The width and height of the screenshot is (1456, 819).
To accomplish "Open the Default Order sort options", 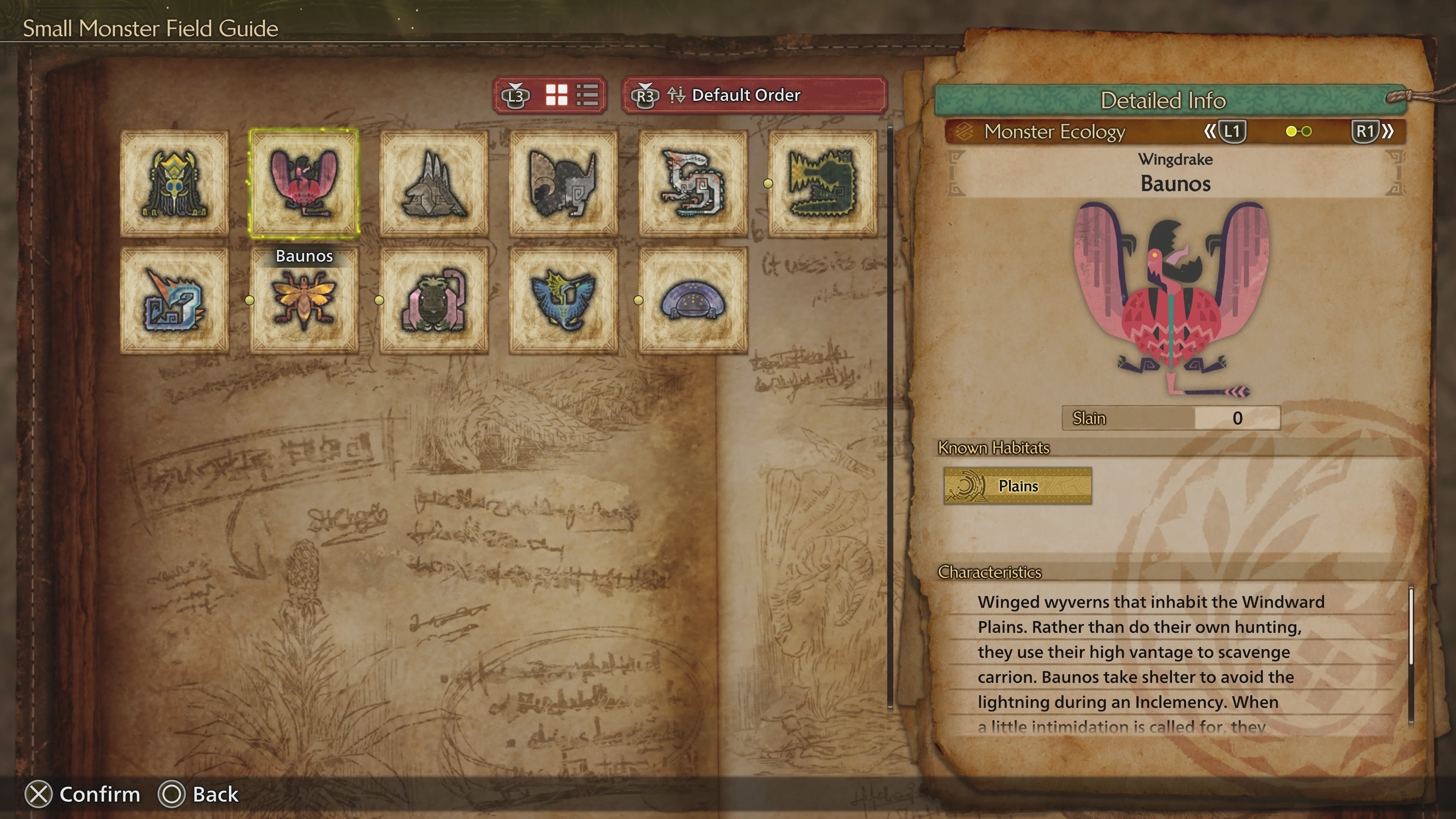I will pyautogui.click(x=754, y=95).
